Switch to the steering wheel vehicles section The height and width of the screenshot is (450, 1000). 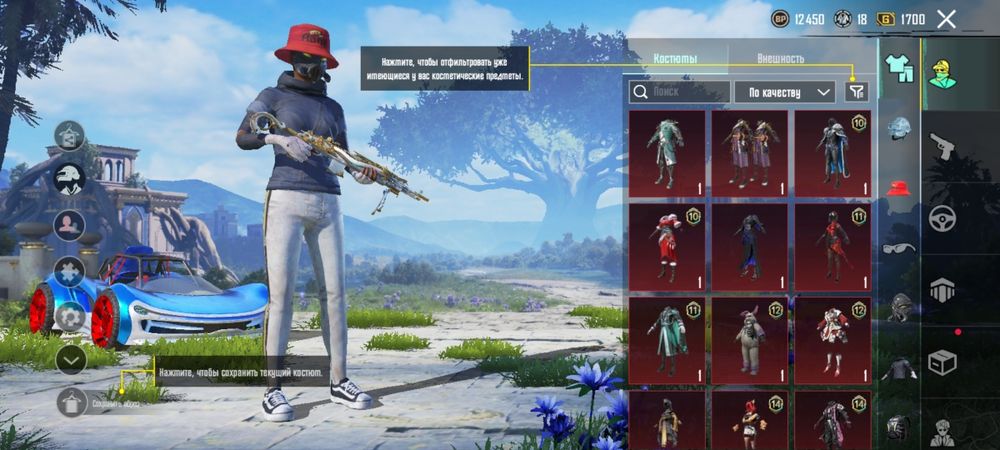(943, 219)
